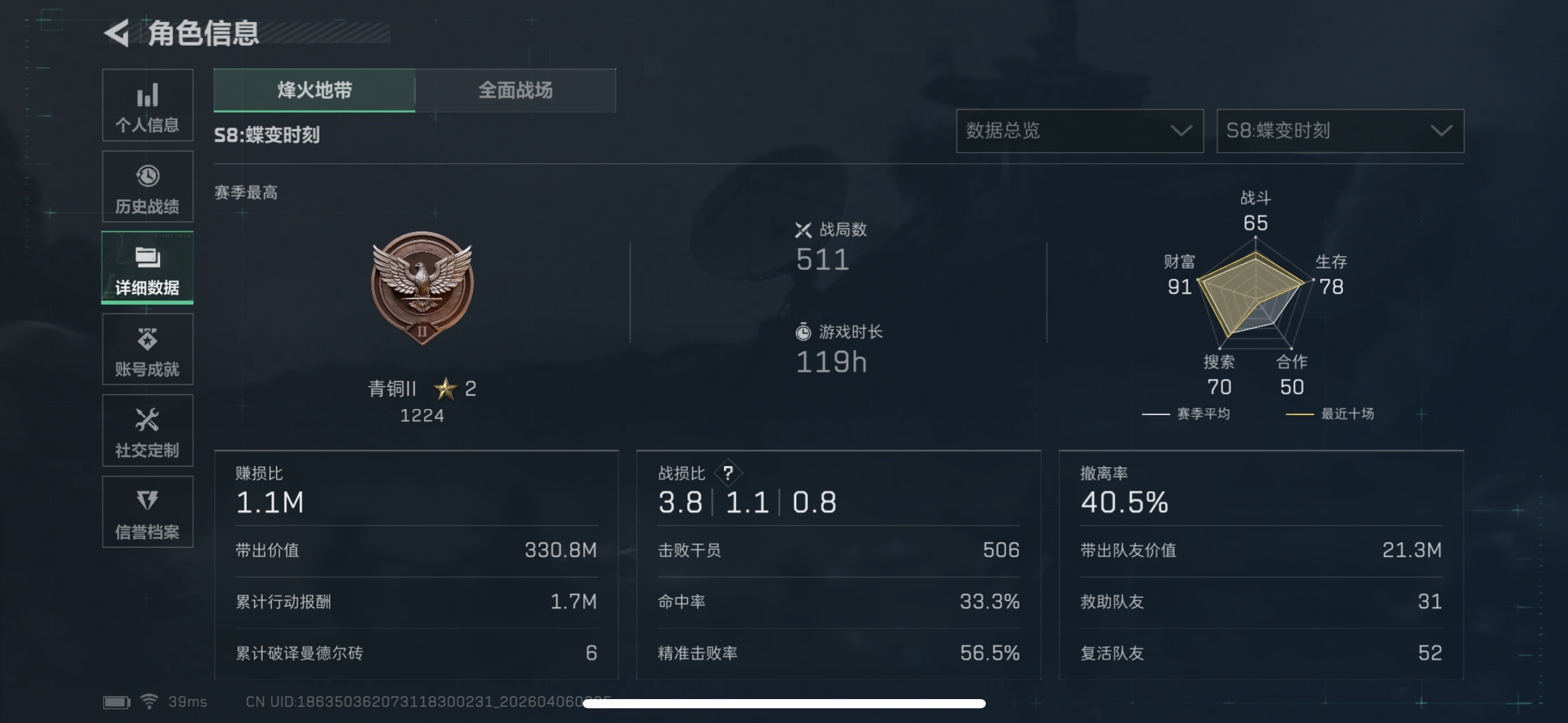Select the 烽火地带 tab
This screenshot has width=1568, height=723.
(314, 91)
